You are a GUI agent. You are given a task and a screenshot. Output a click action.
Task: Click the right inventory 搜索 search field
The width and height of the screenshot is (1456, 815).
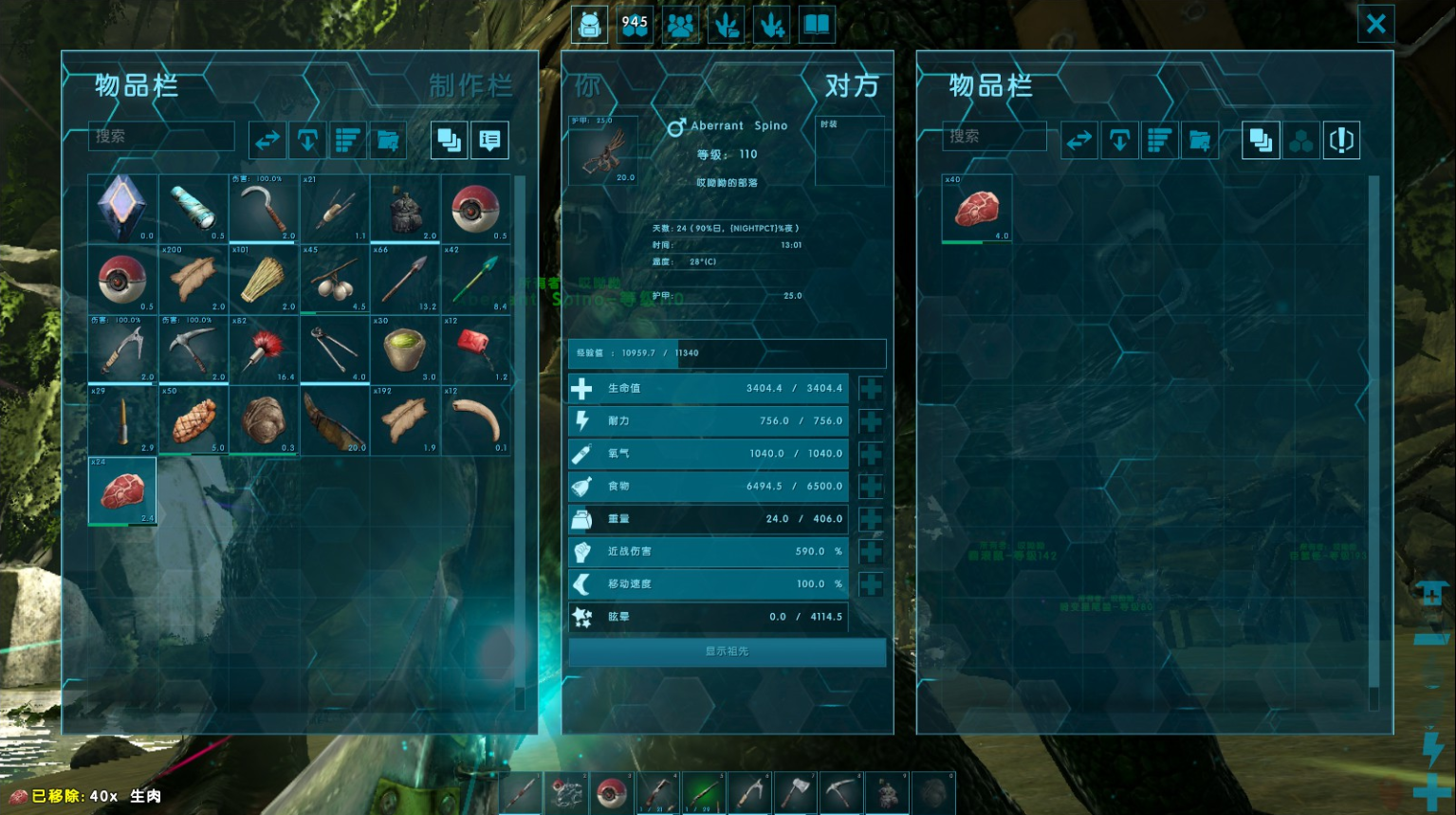994,137
